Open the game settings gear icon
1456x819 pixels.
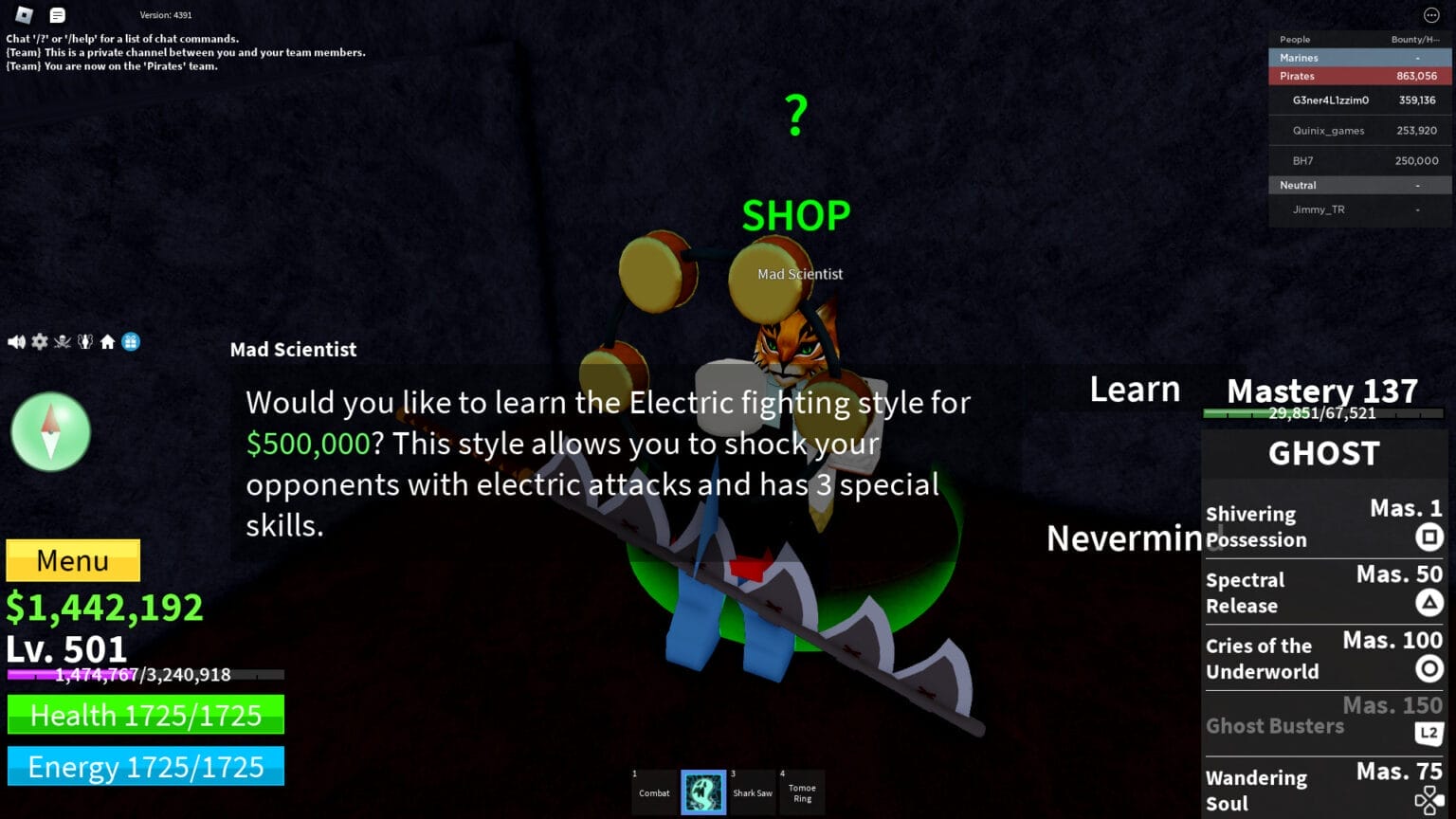tap(39, 341)
